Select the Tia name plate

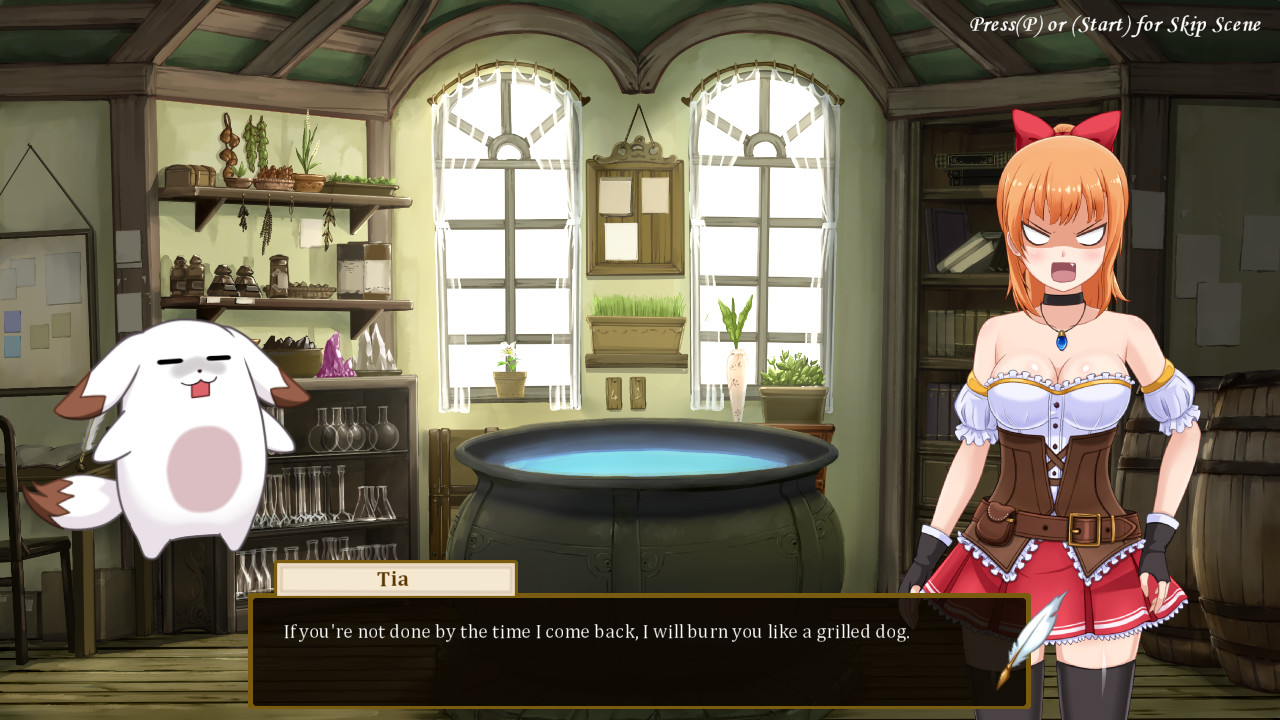point(395,578)
